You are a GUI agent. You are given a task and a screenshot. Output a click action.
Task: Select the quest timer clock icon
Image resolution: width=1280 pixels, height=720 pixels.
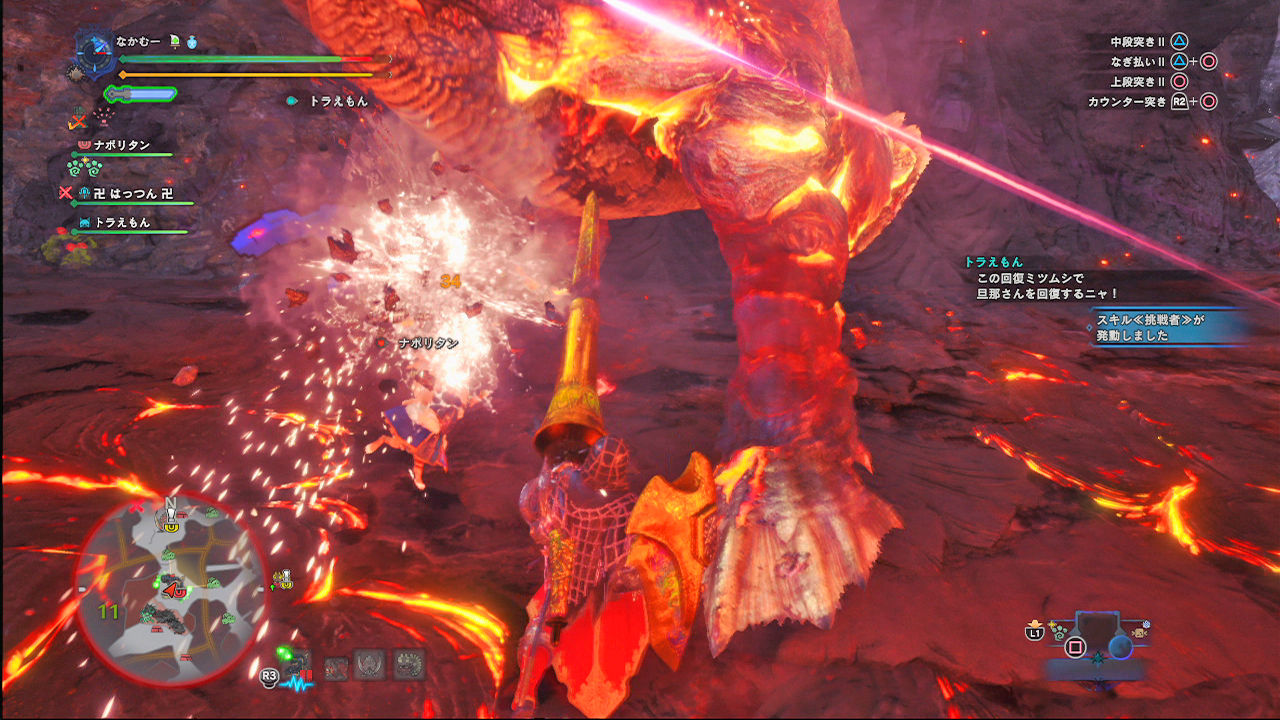click(97, 53)
